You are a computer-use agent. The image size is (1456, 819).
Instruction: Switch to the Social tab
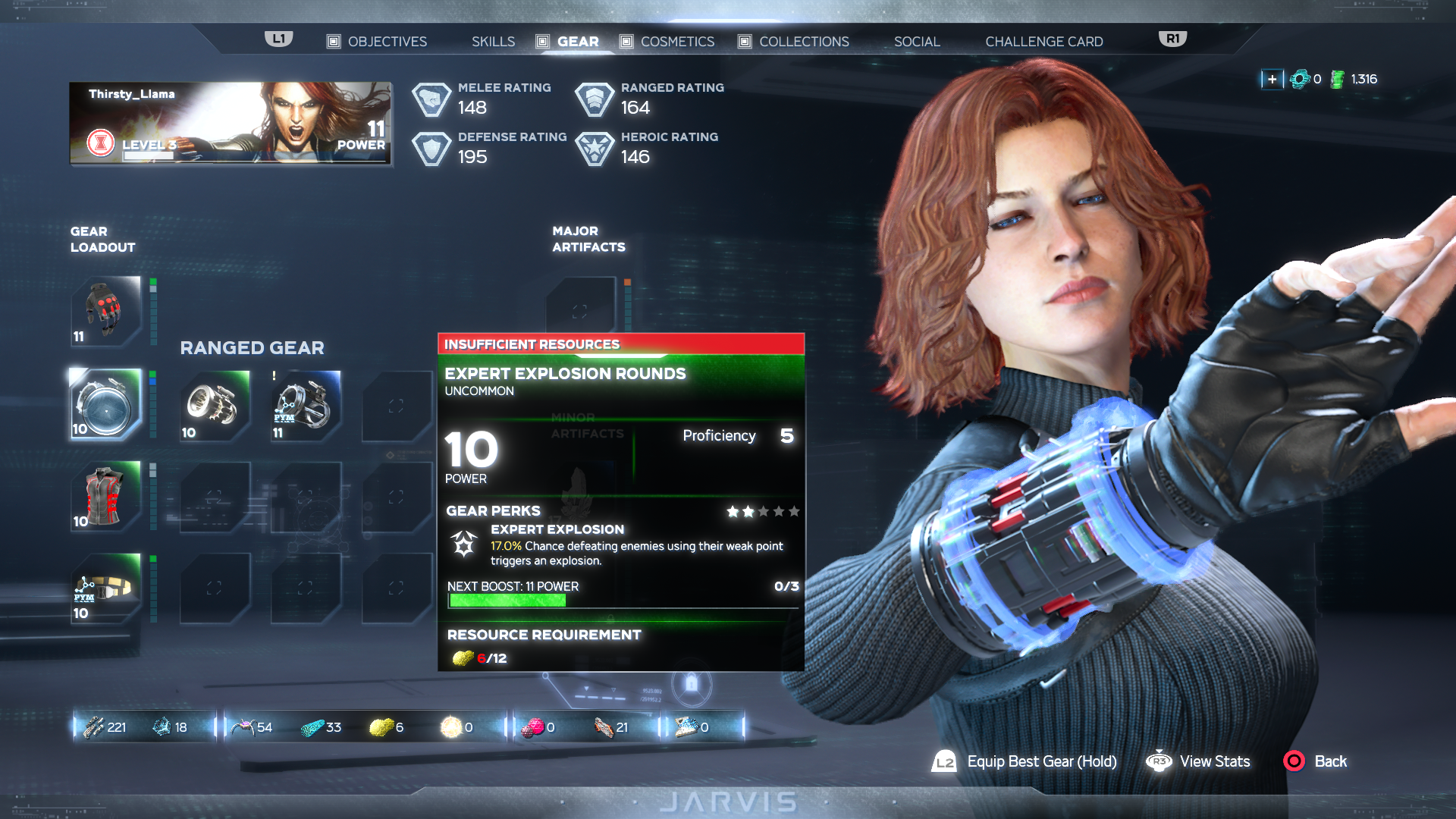(x=916, y=42)
